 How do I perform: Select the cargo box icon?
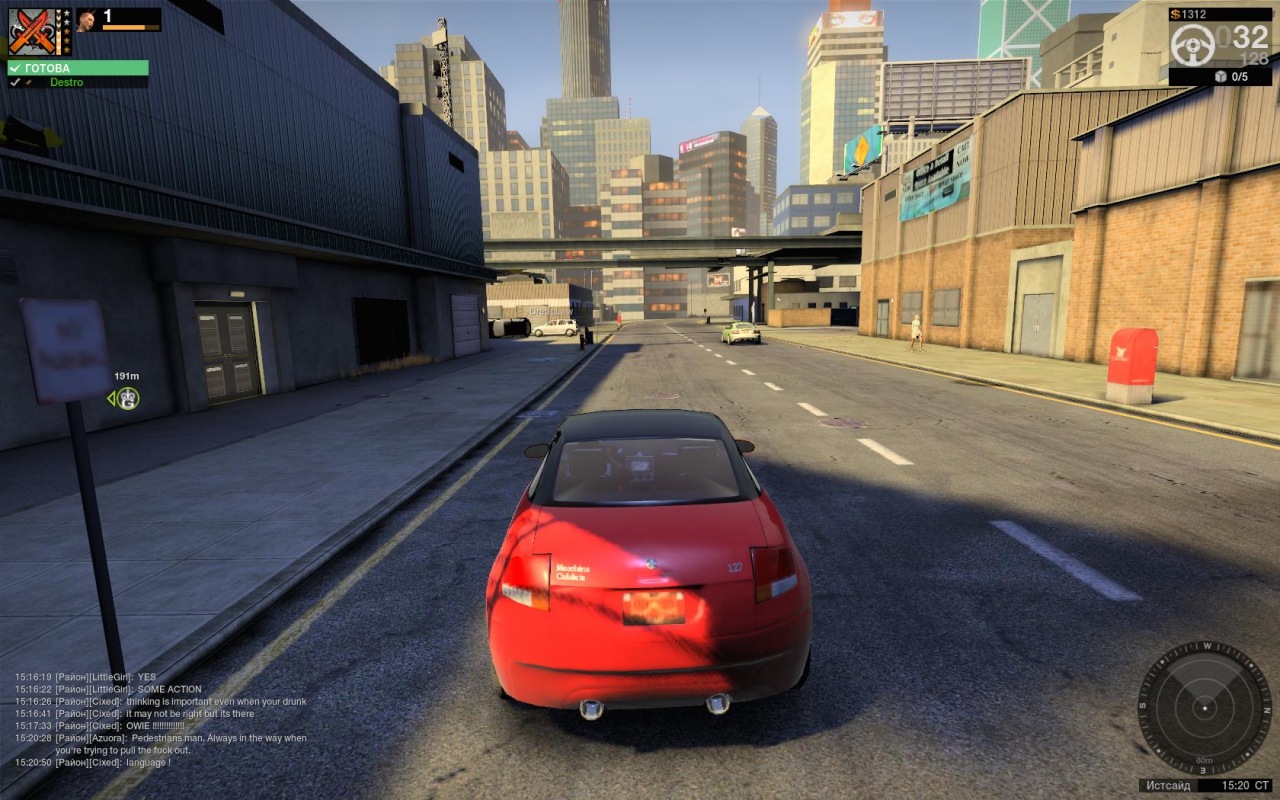[1220, 76]
